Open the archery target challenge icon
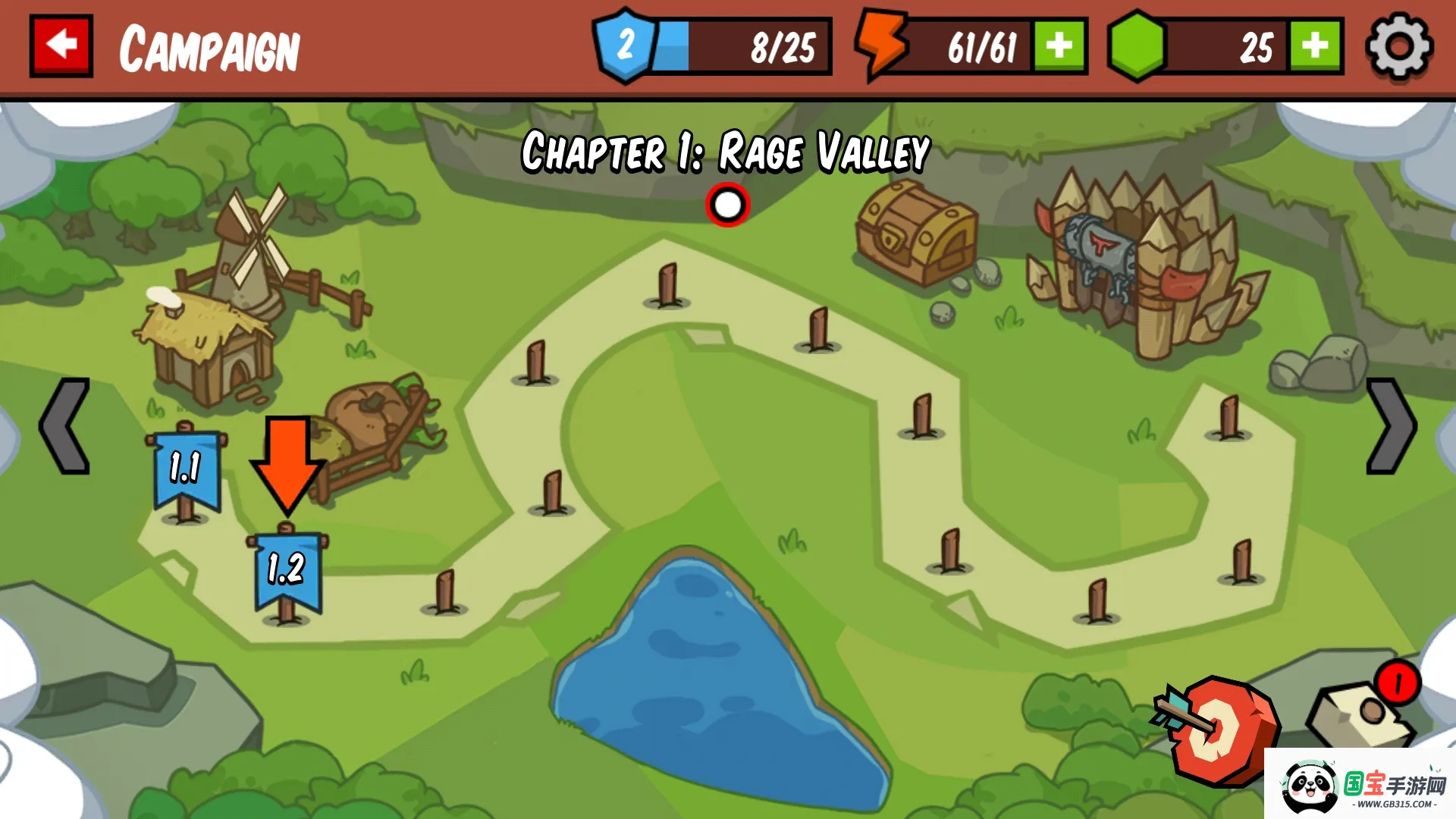Image resolution: width=1456 pixels, height=819 pixels. click(x=1219, y=730)
